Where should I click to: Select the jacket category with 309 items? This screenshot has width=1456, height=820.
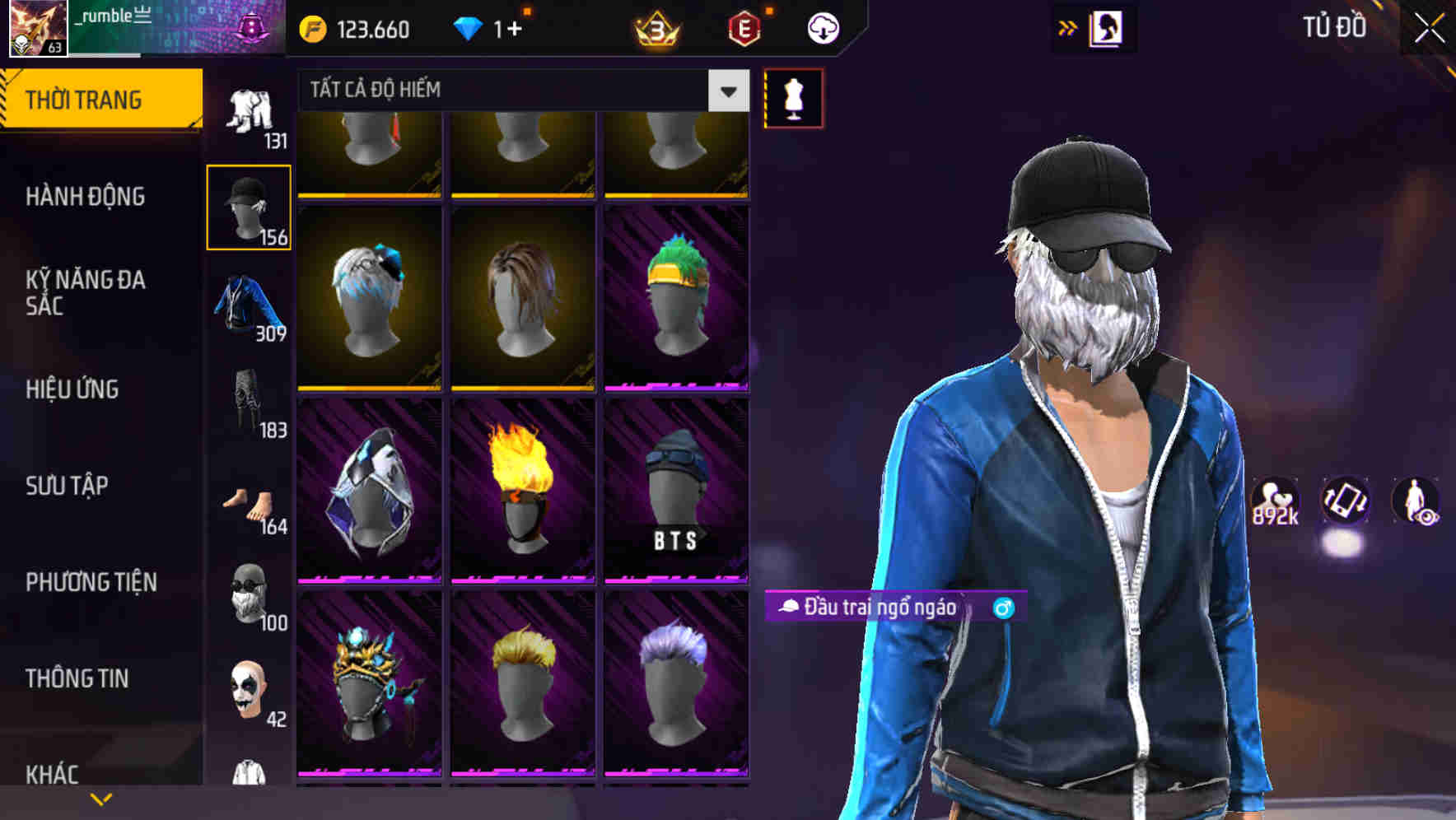[249, 305]
